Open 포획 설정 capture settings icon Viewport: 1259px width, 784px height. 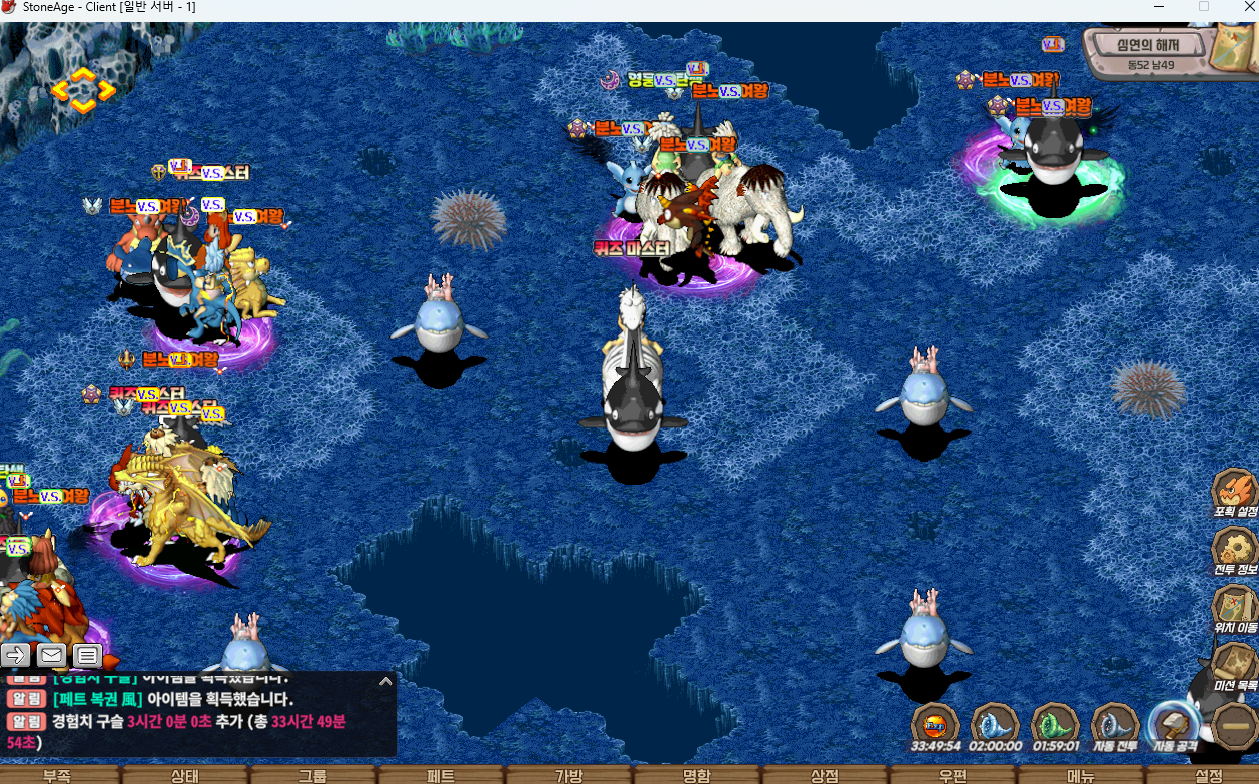1234,492
